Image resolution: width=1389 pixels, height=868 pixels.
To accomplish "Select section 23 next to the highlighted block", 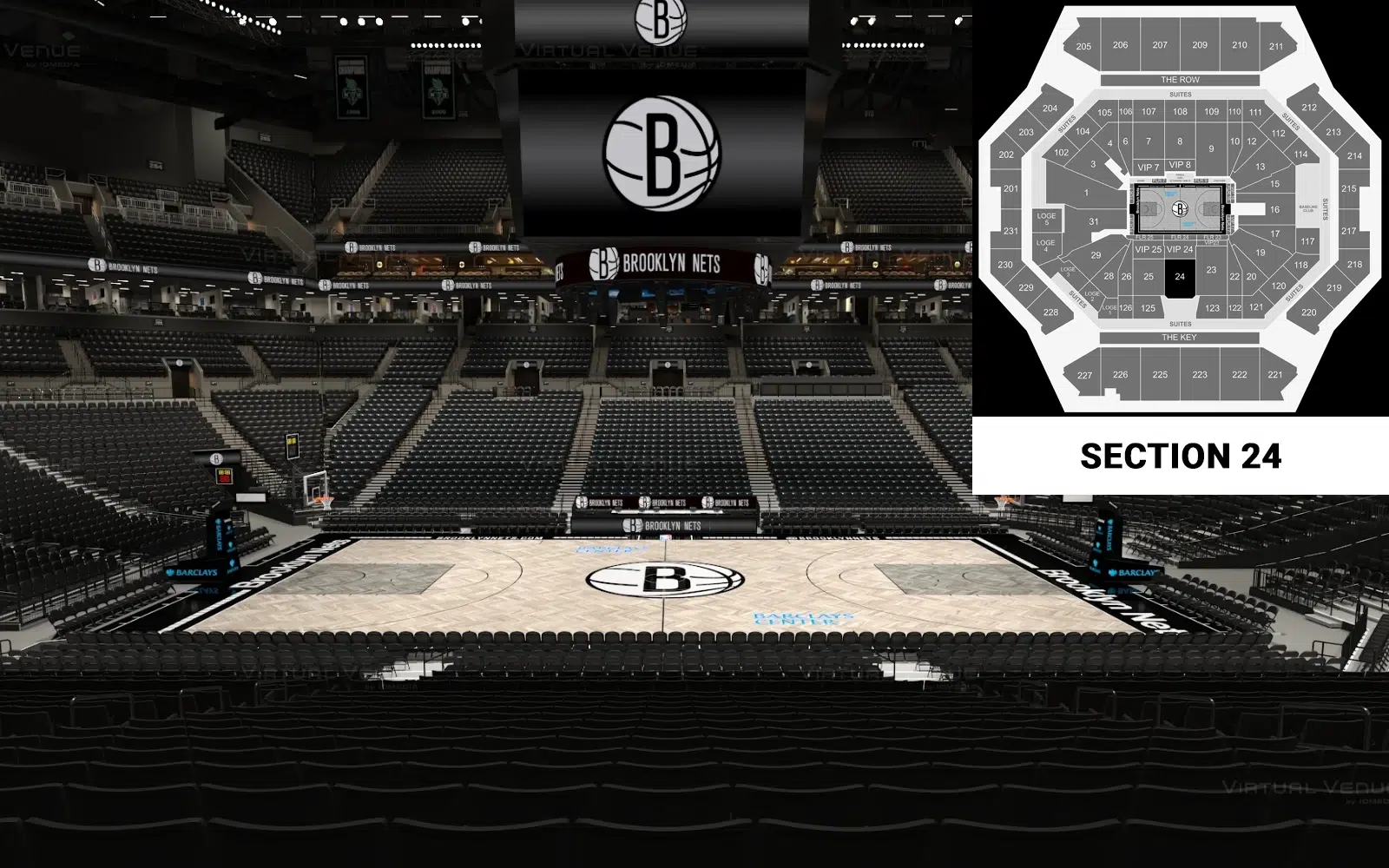I will coord(1211,270).
